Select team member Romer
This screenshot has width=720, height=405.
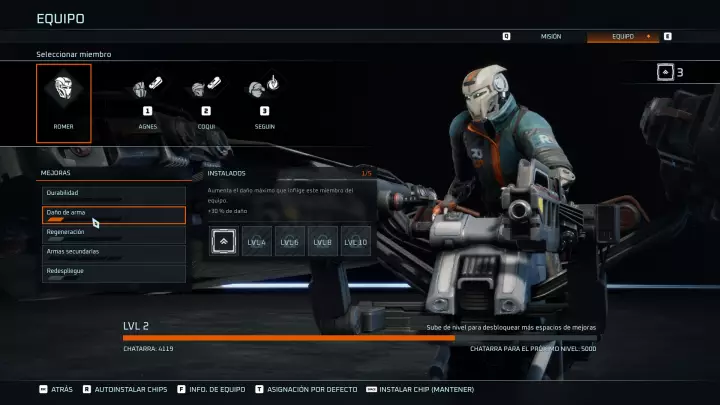pos(64,103)
